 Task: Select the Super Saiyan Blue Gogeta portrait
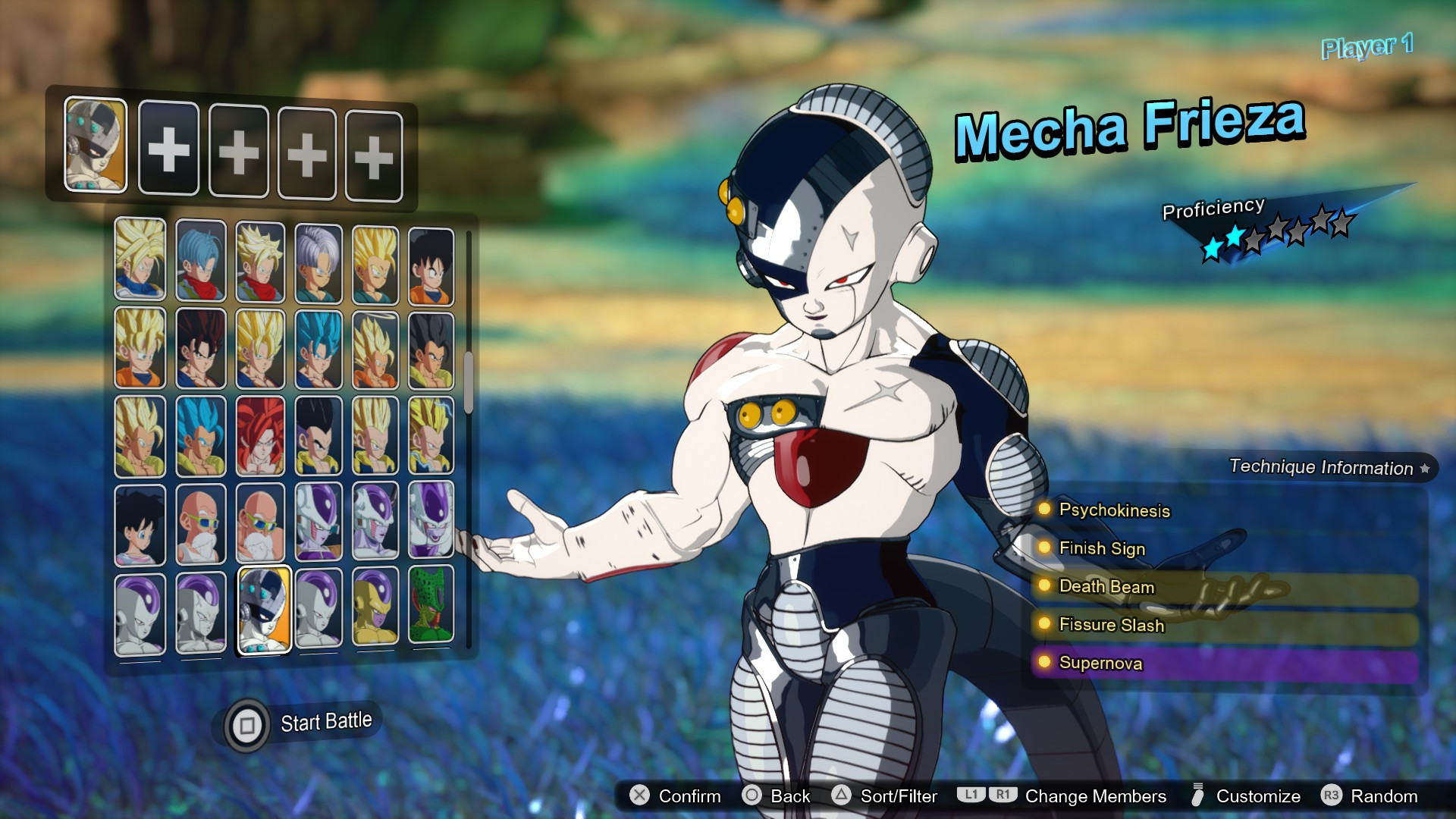201,432
